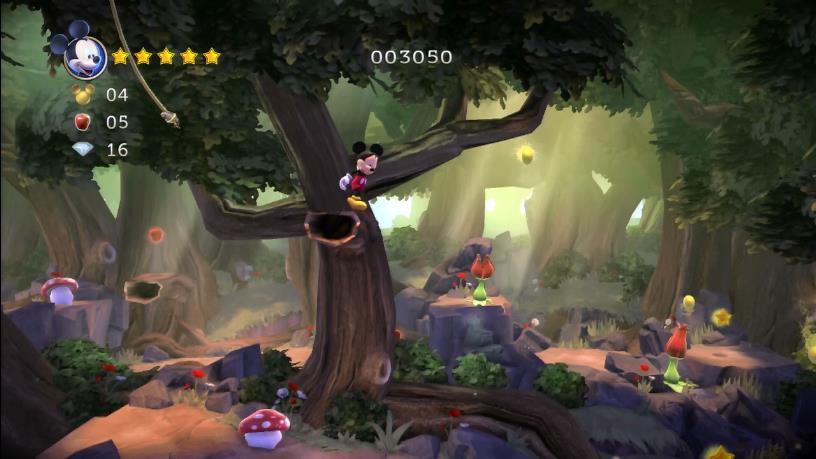Click the red apple ammo icon
This screenshot has width=816, height=459.
click(83, 122)
